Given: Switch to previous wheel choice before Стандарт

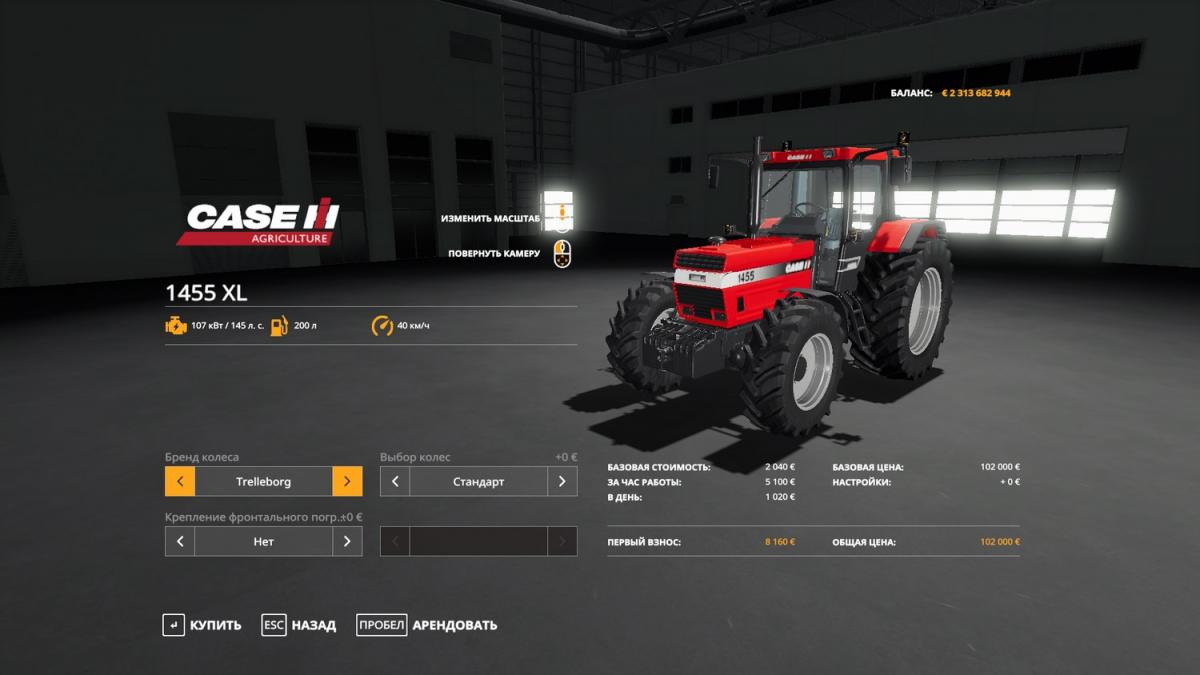Looking at the screenshot, I should coord(395,481).
